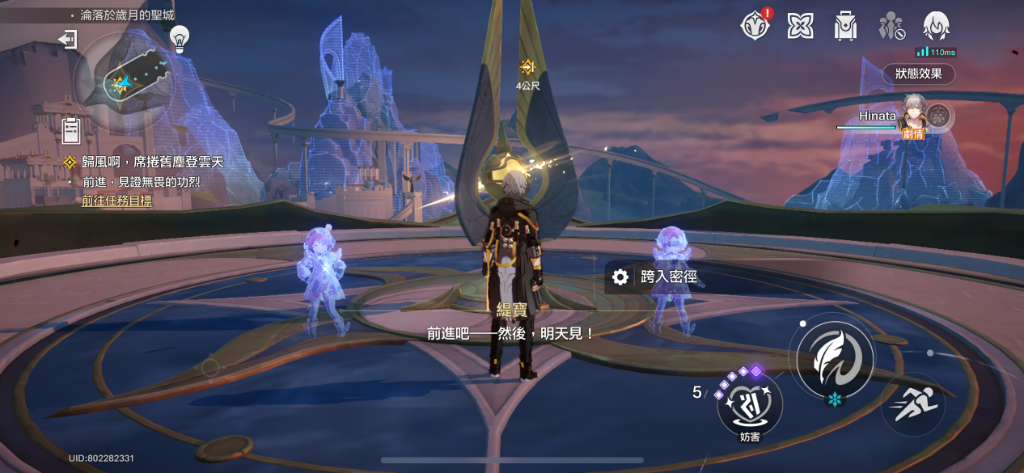Tap the lightbulb hint icon
The image size is (1024, 473).
[x=179, y=38]
